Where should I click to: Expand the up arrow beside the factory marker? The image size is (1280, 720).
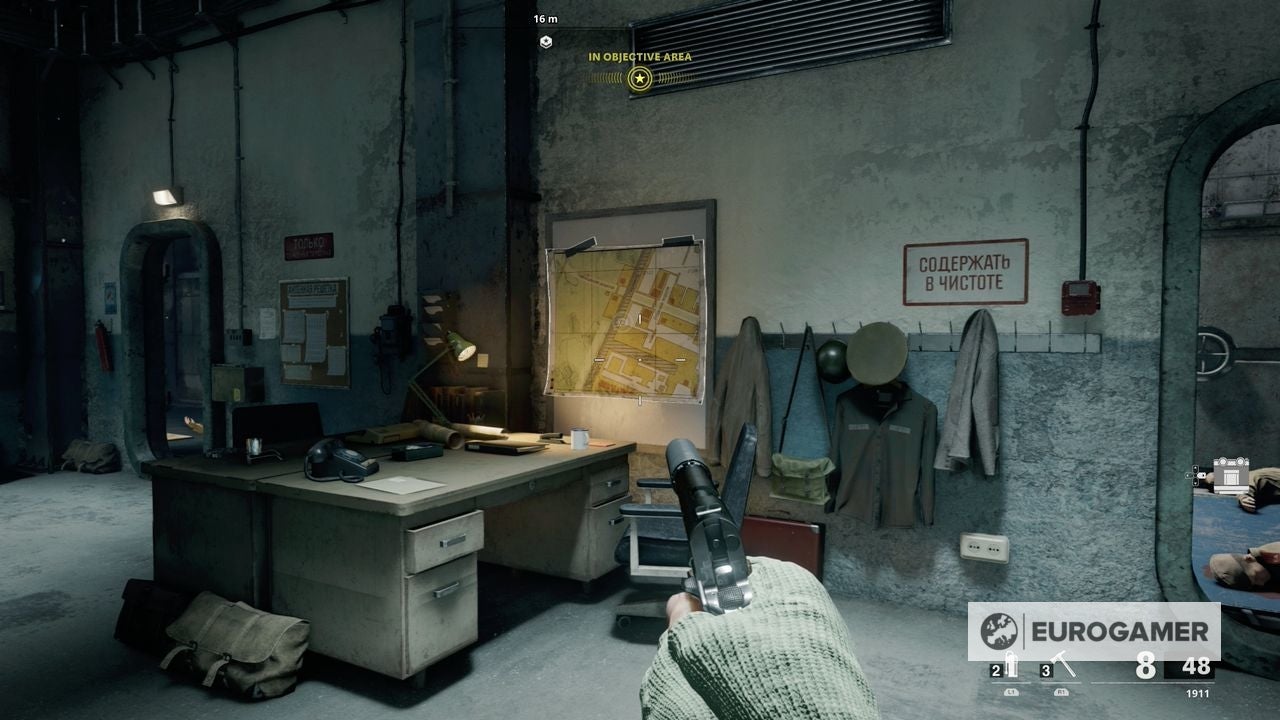1195,468
